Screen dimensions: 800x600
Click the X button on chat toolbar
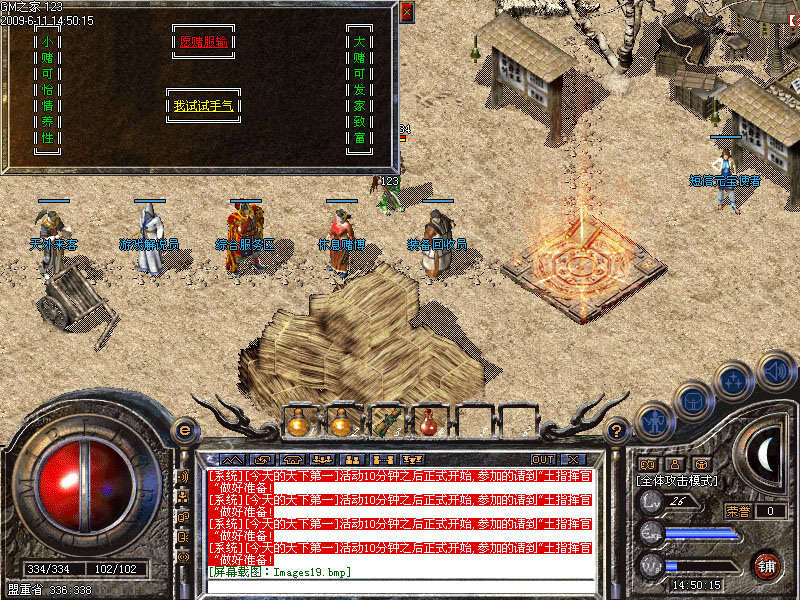(573, 460)
